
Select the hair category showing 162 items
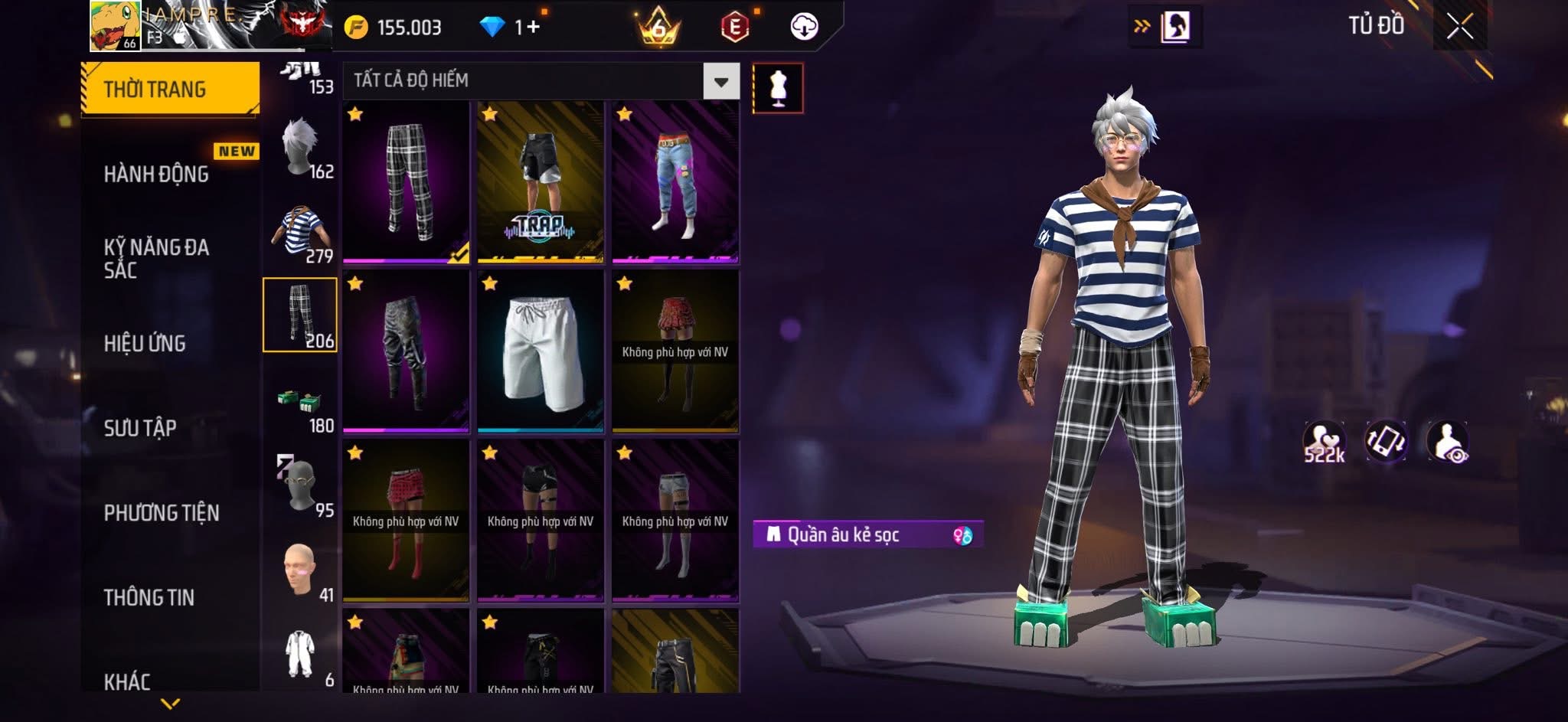pyautogui.click(x=301, y=149)
